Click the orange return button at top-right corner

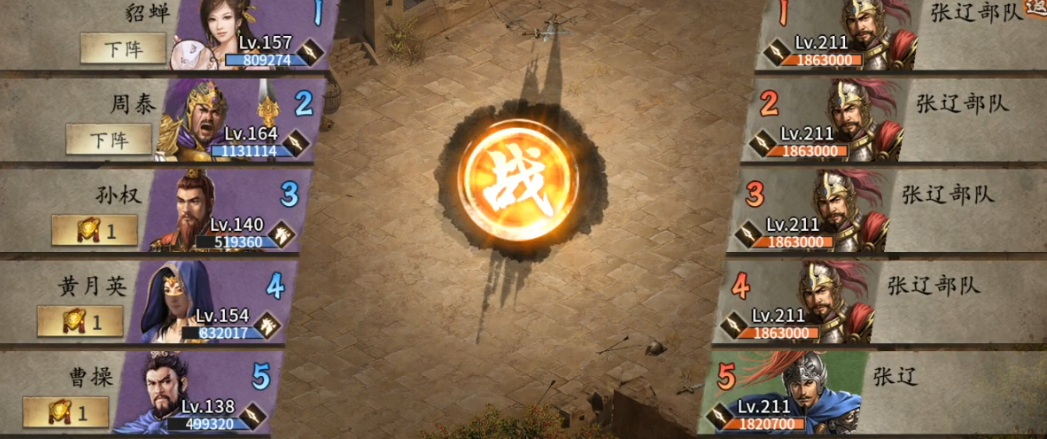[x=1035, y=8]
